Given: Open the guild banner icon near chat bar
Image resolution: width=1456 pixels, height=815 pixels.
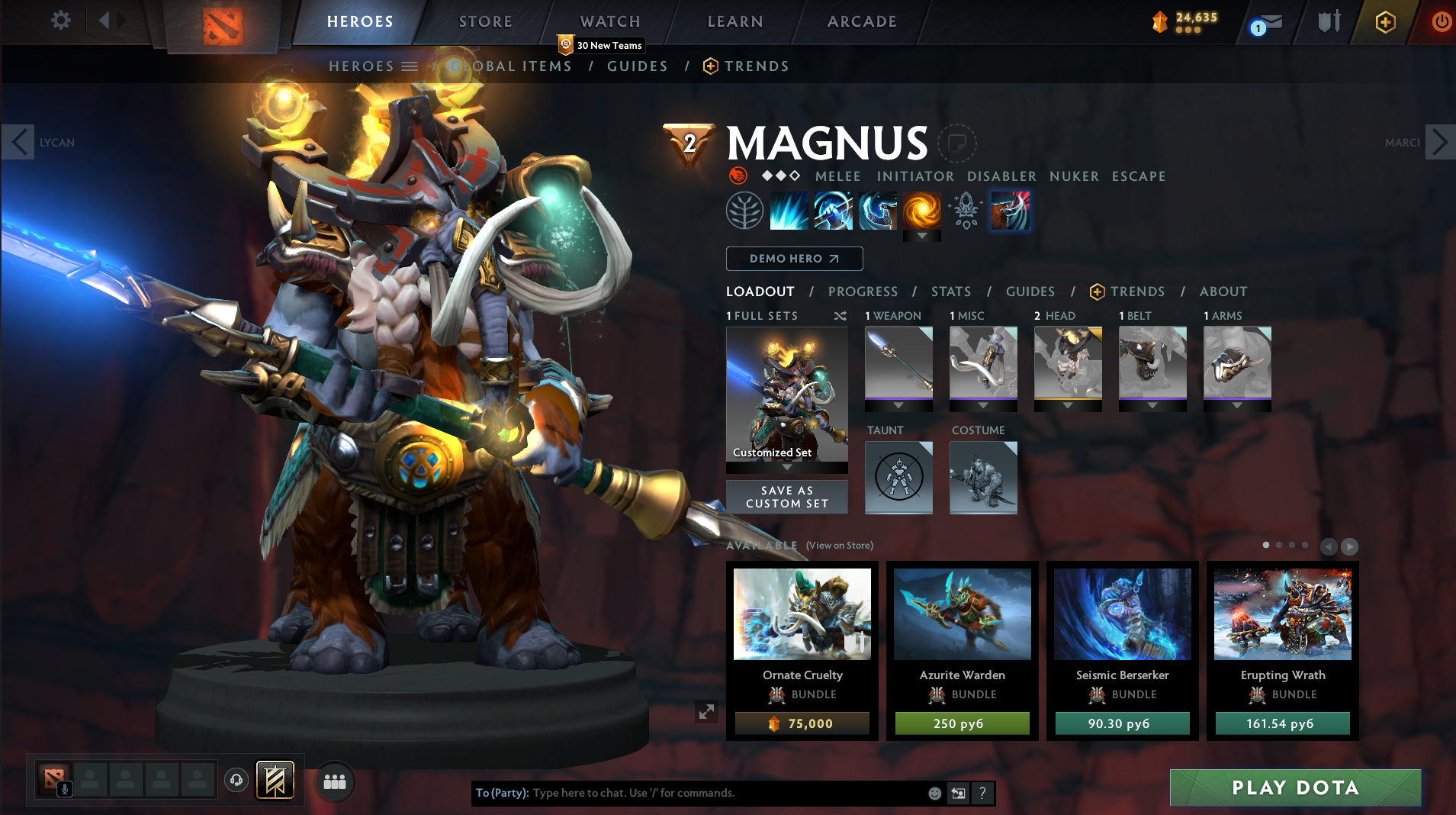Looking at the screenshot, I should (275, 780).
